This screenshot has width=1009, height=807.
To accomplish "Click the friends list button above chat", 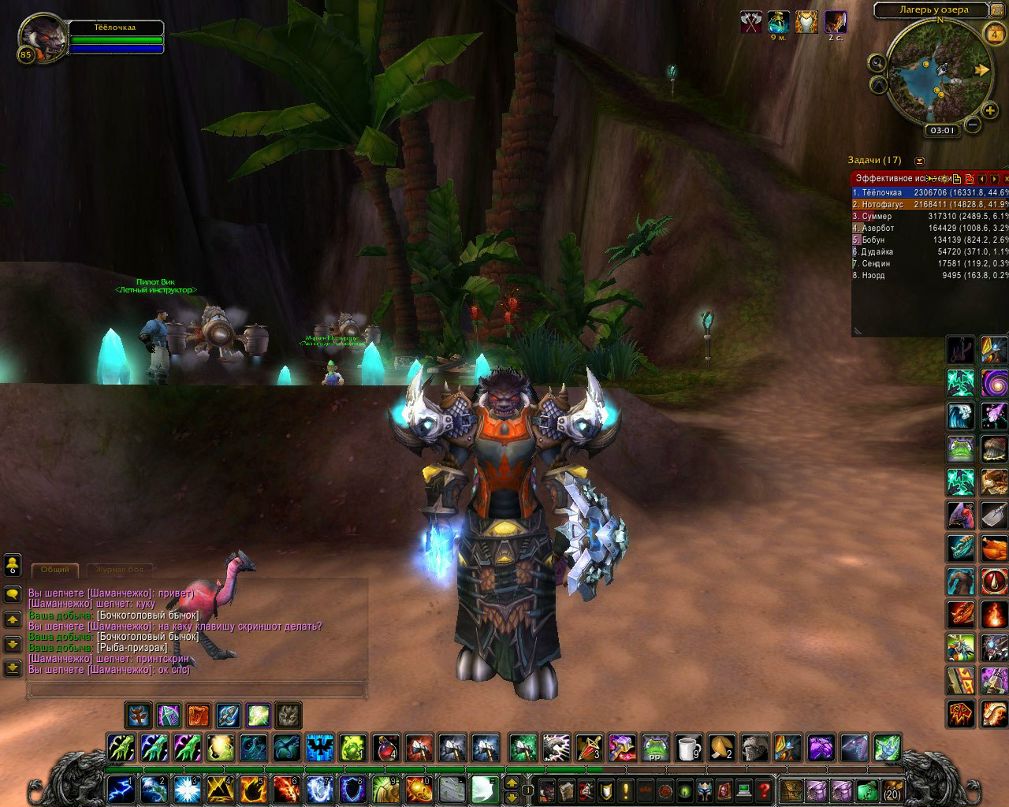I will (x=13, y=565).
